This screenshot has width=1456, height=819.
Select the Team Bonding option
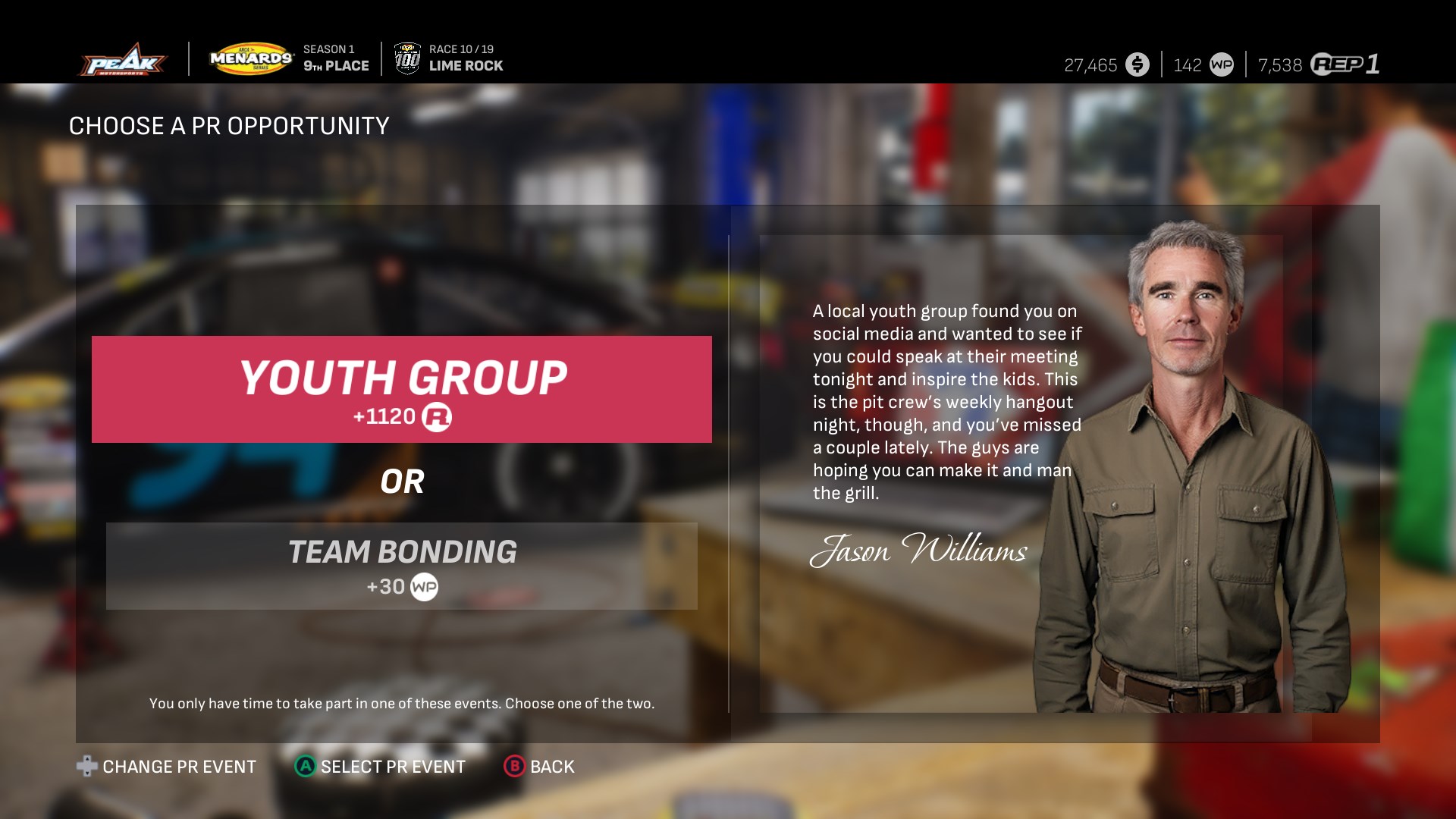coord(402,566)
